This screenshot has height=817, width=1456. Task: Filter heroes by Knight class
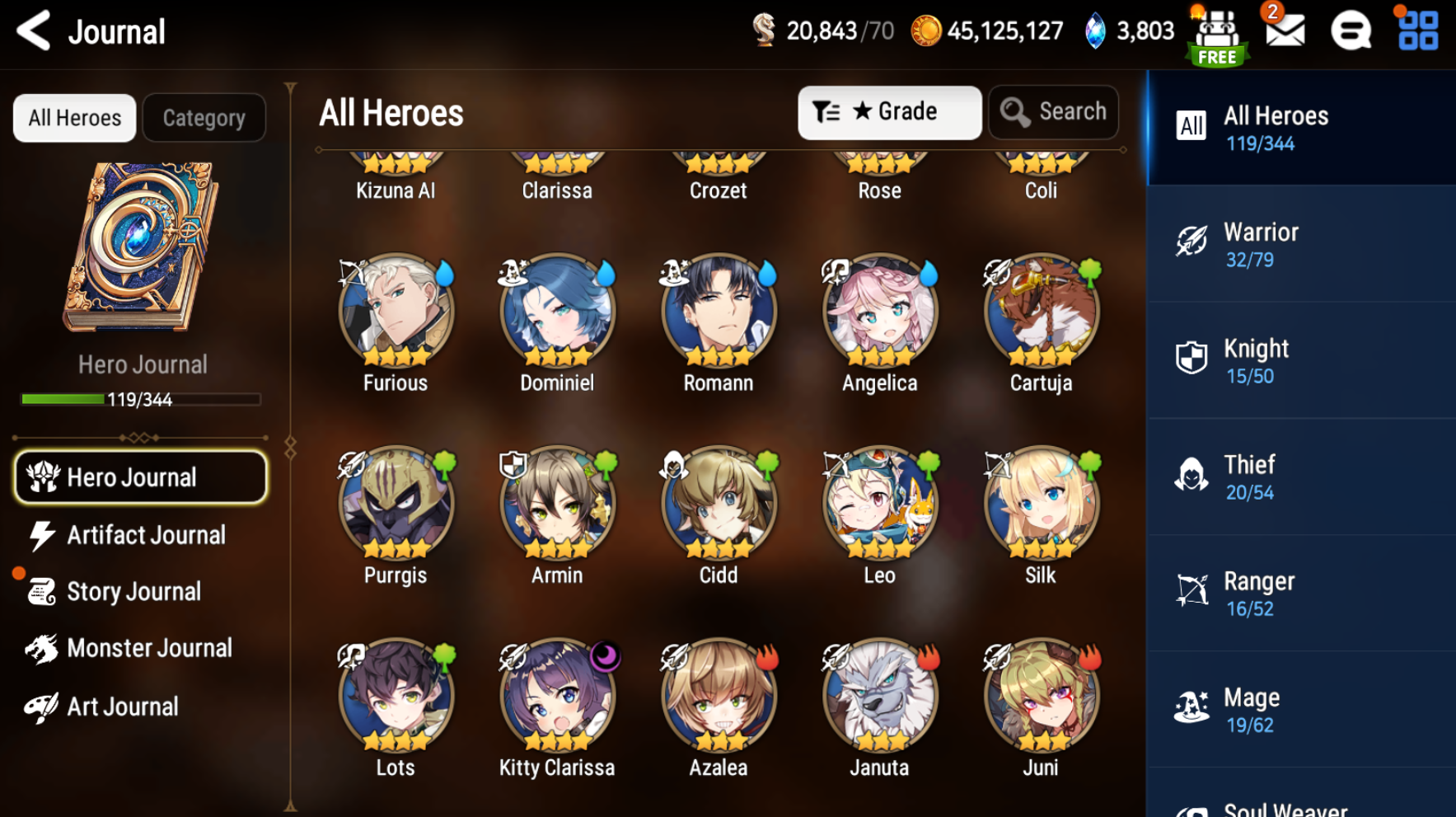point(1300,361)
